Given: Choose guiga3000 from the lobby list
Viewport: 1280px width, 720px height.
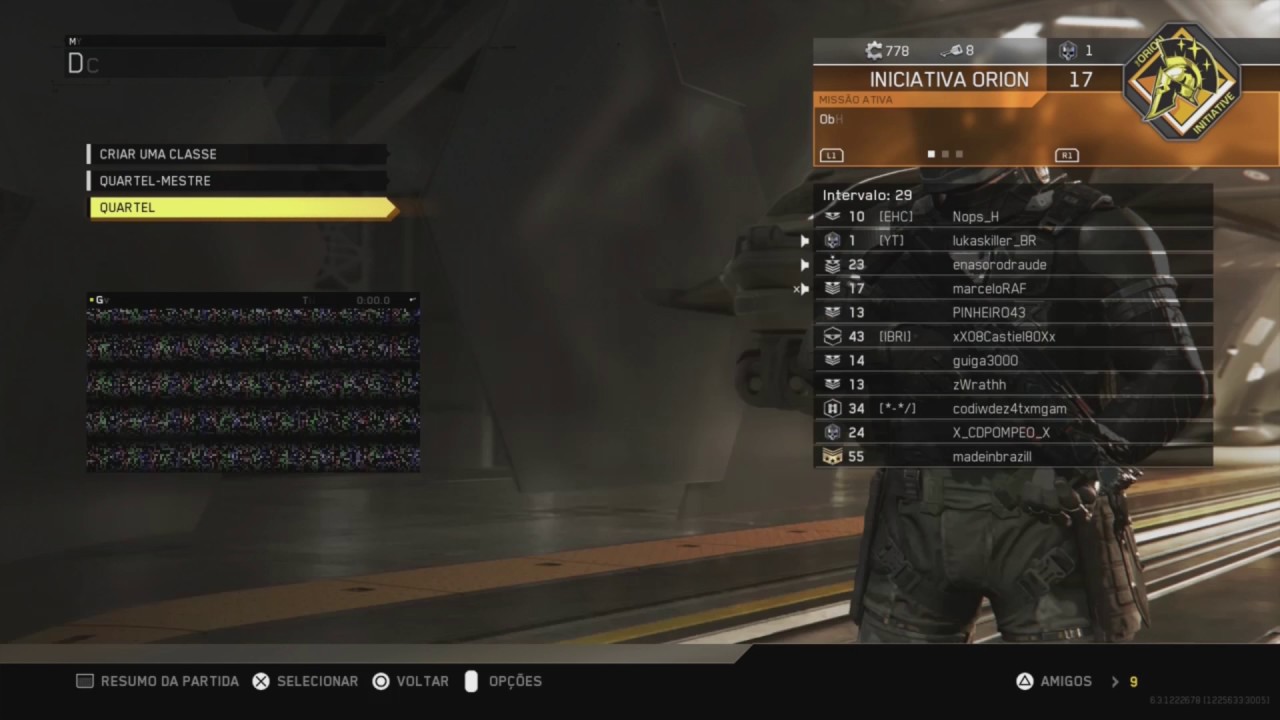Looking at the screenshot, I should [1012, 361].
